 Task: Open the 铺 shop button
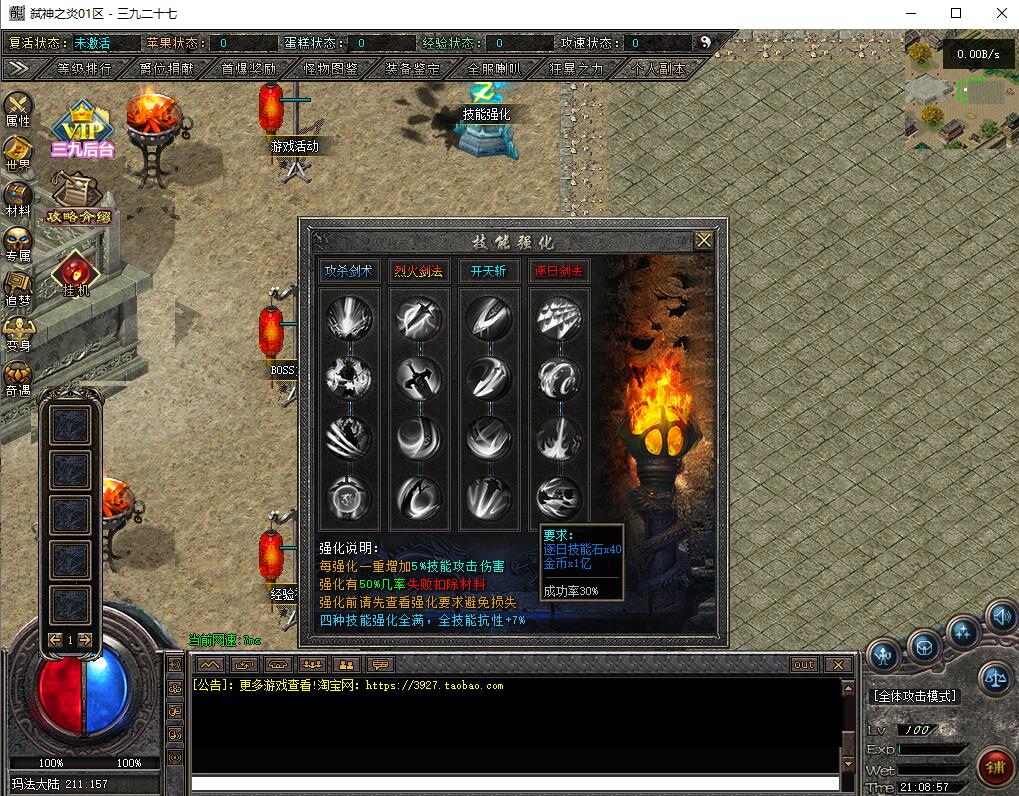click(993, 767)
